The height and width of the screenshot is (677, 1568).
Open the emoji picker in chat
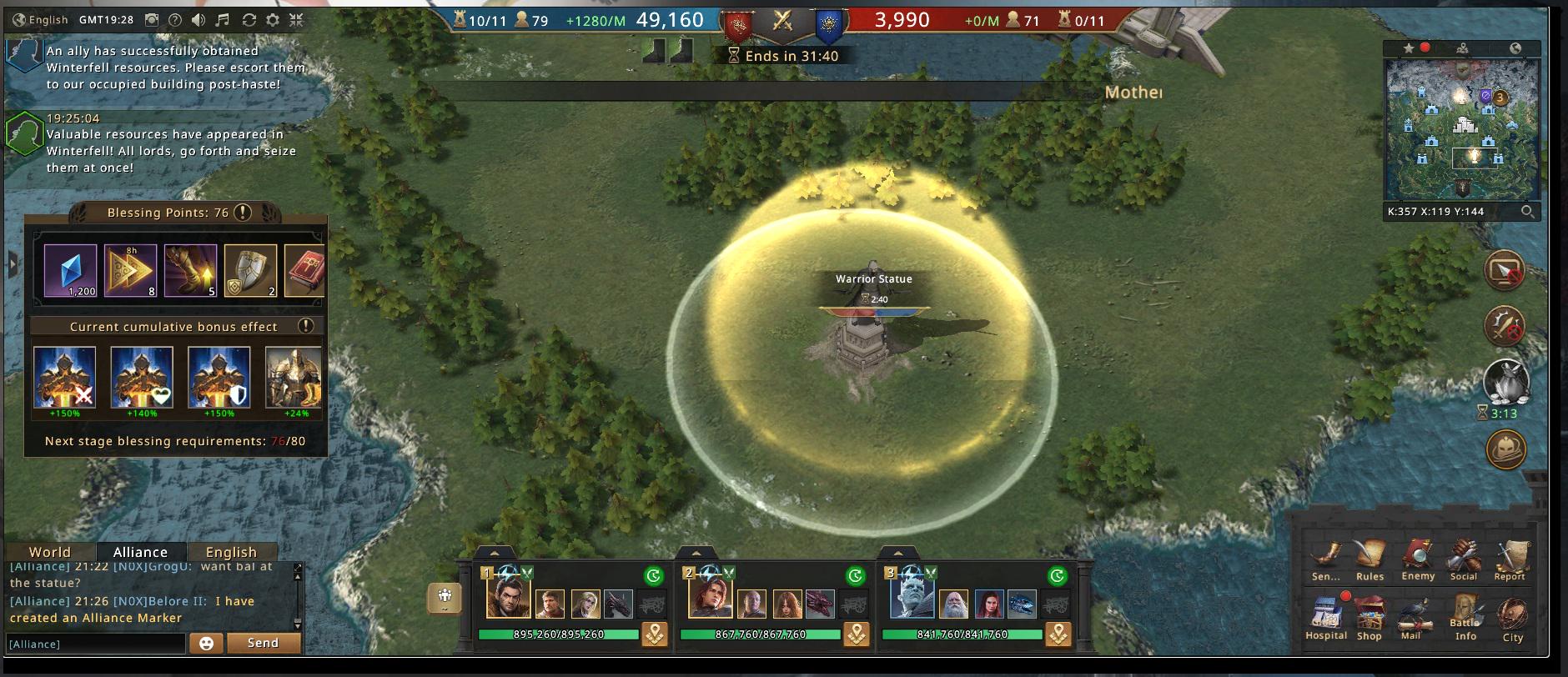point(206,643)
